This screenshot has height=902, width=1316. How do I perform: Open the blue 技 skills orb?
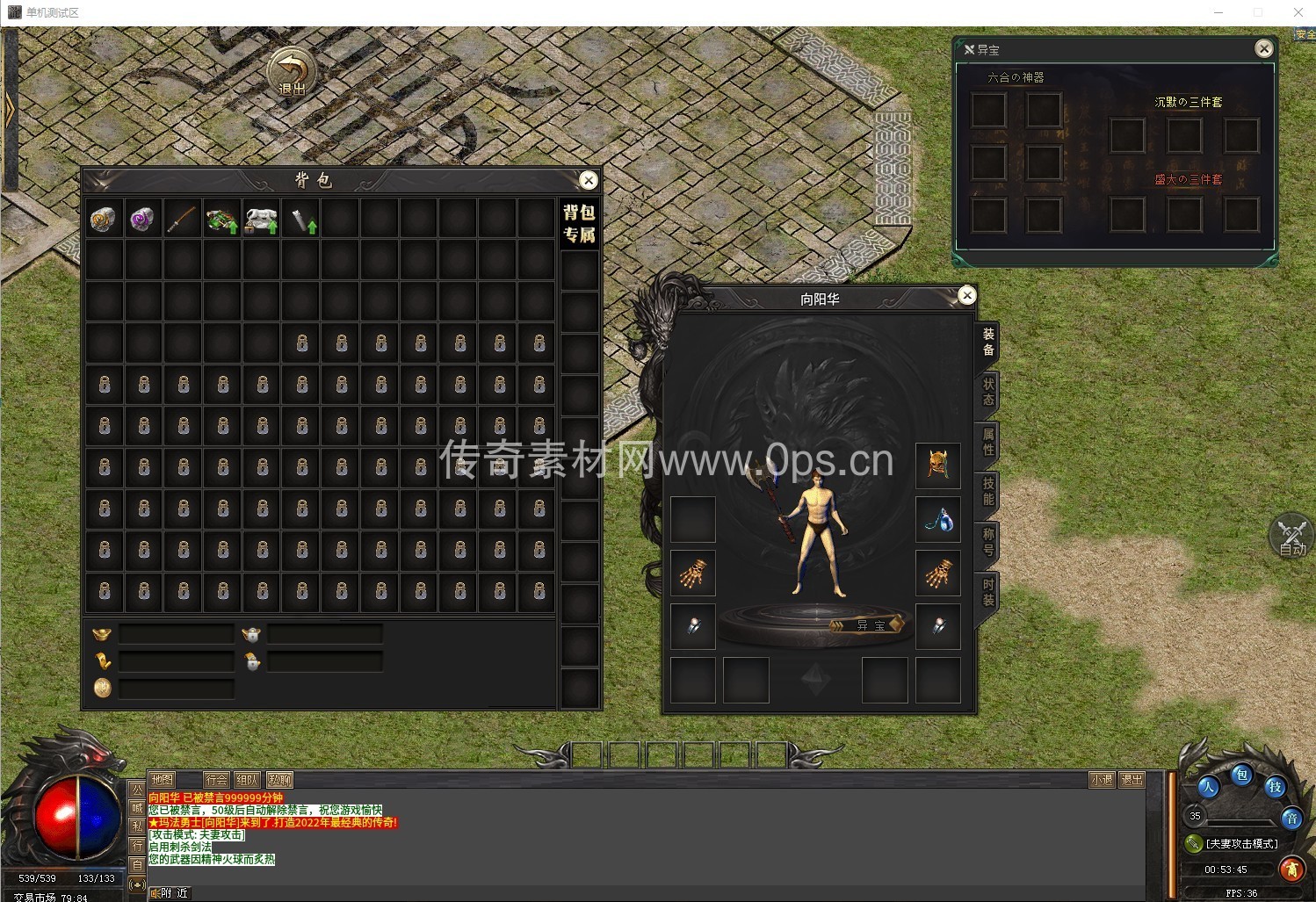[x=1274, y=787]
